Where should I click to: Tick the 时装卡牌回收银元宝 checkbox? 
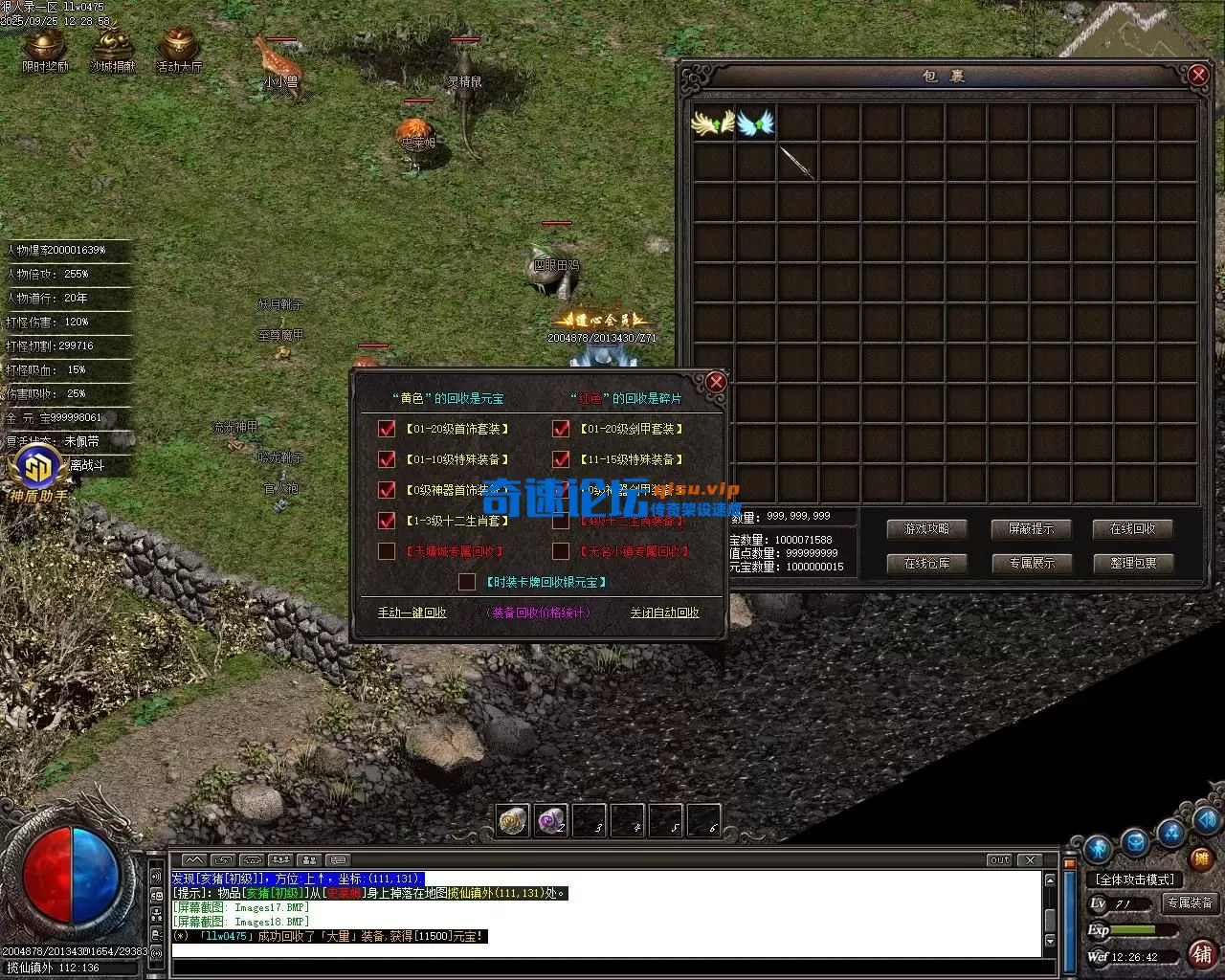click(x=467, y=582)
